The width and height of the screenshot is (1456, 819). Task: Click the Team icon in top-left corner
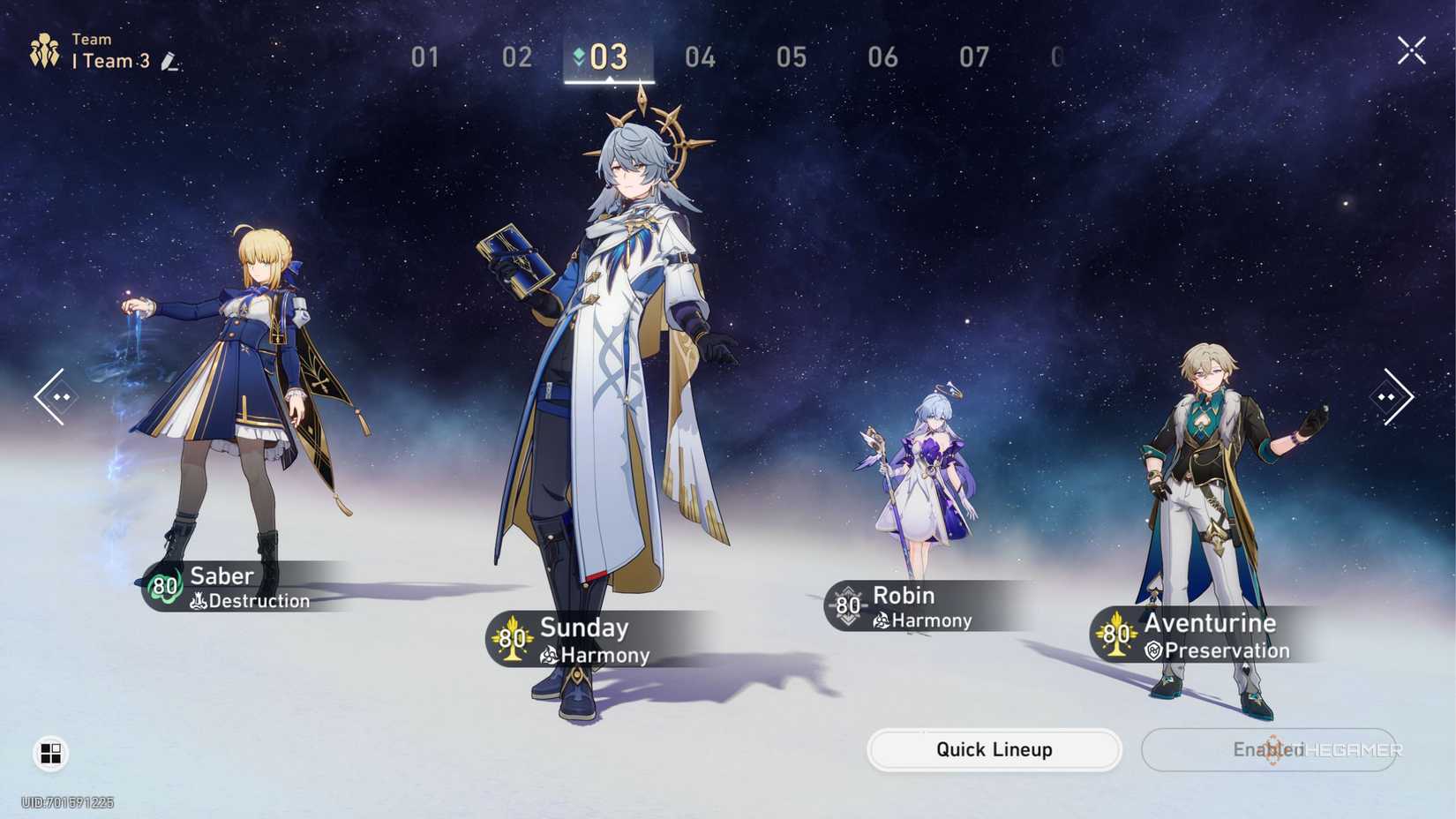click(x=46, y=49)
